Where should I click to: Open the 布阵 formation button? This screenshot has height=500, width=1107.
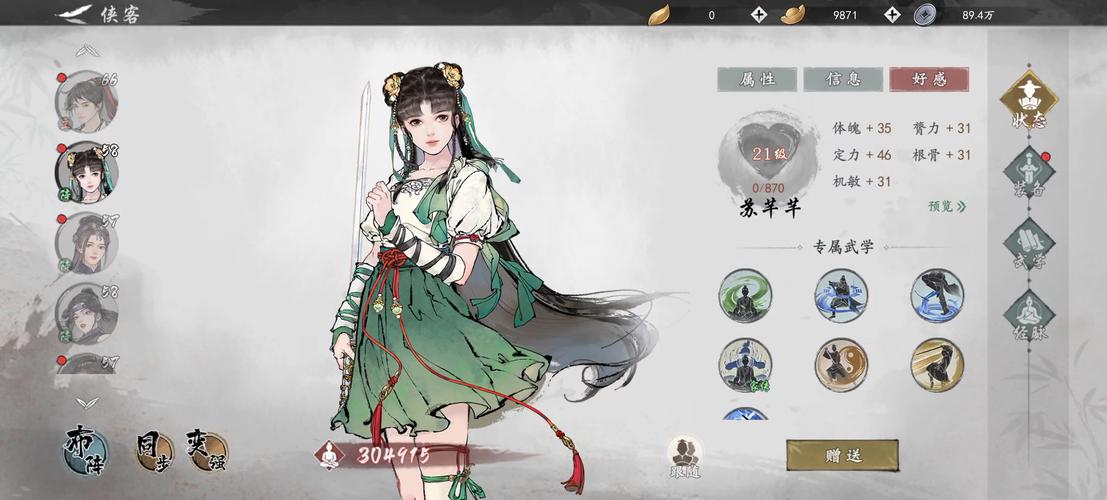(x=87, y=450)
